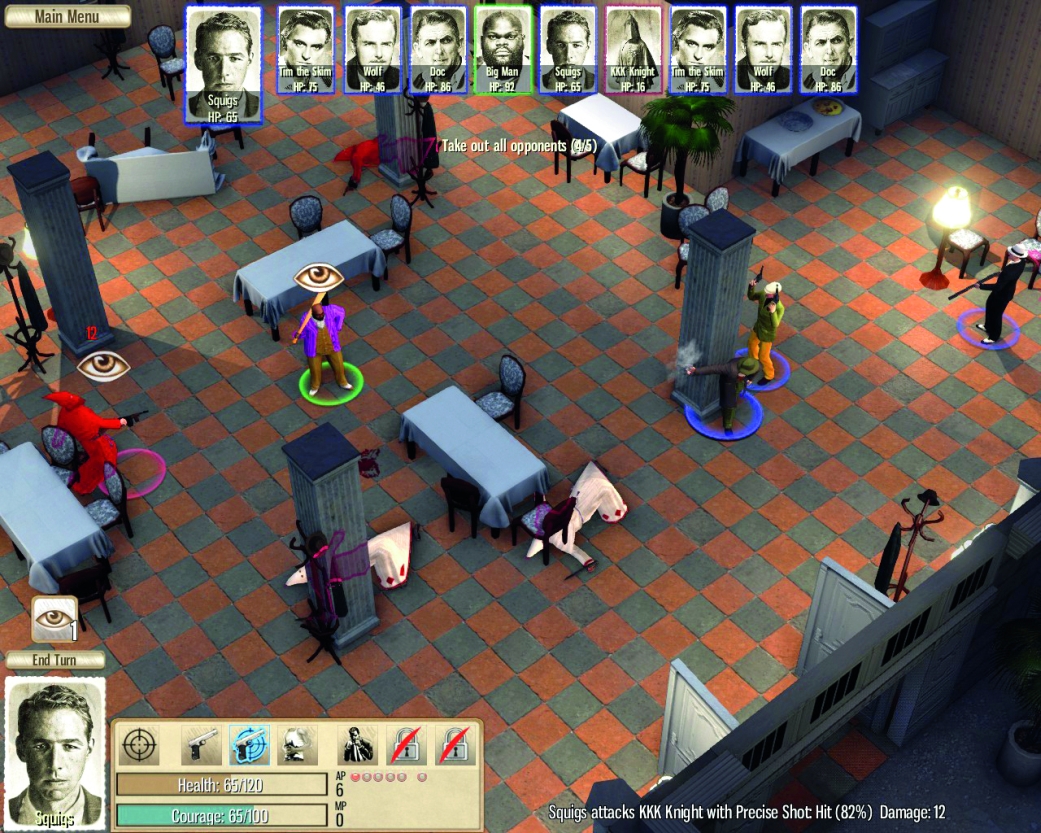Target the red-robed enemy with pink ring

point(92,440)
